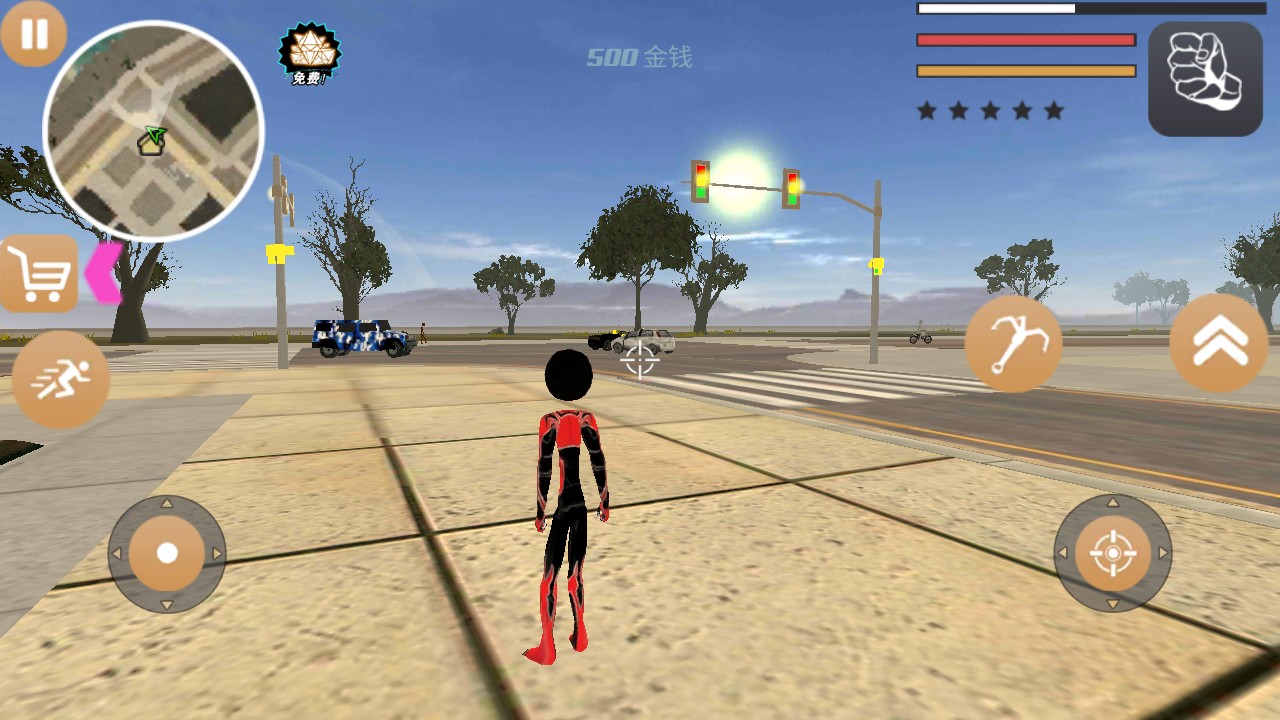
Task: Tap the movement joystick center
Action: click(x=167, y=553)
